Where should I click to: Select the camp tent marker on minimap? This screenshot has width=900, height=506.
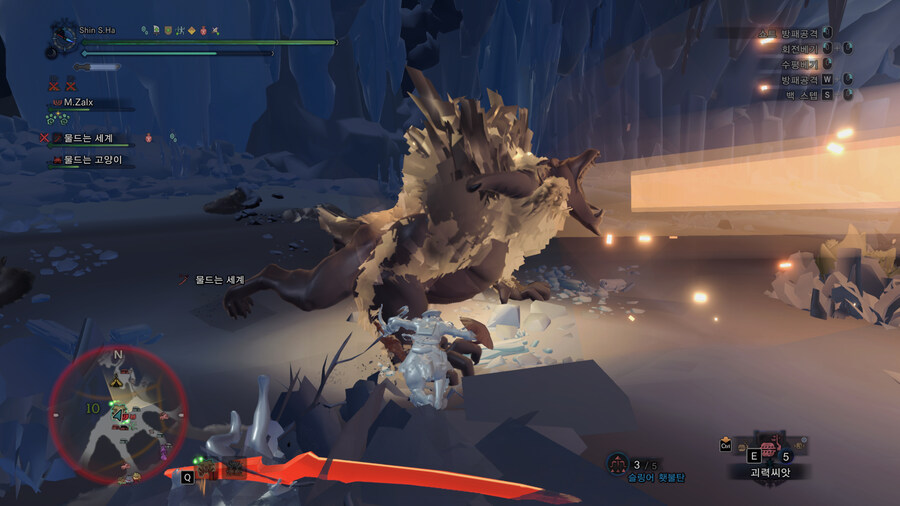(x=117, y=381)
